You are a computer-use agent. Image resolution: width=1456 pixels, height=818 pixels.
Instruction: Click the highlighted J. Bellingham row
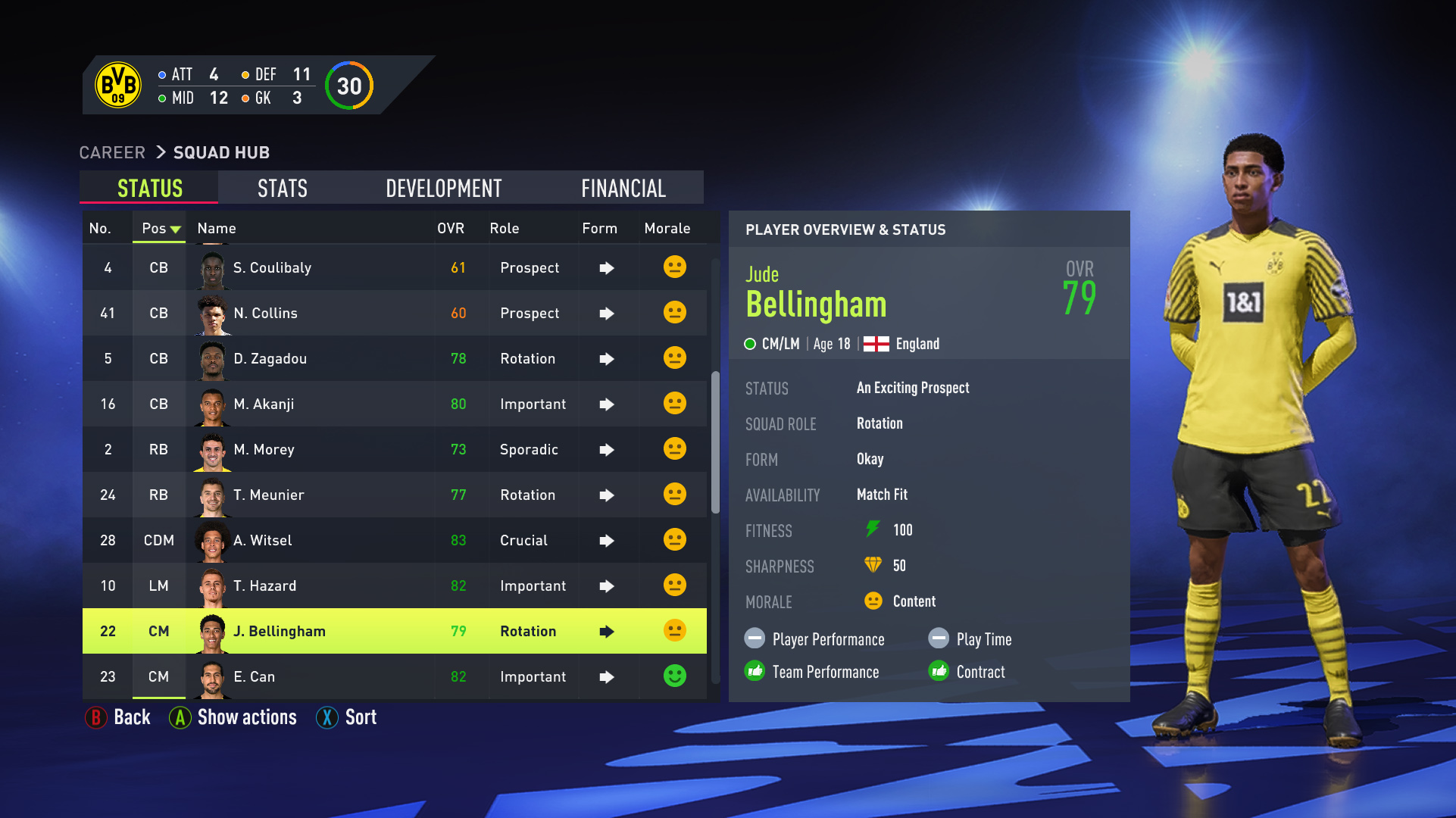coord(394,631)
